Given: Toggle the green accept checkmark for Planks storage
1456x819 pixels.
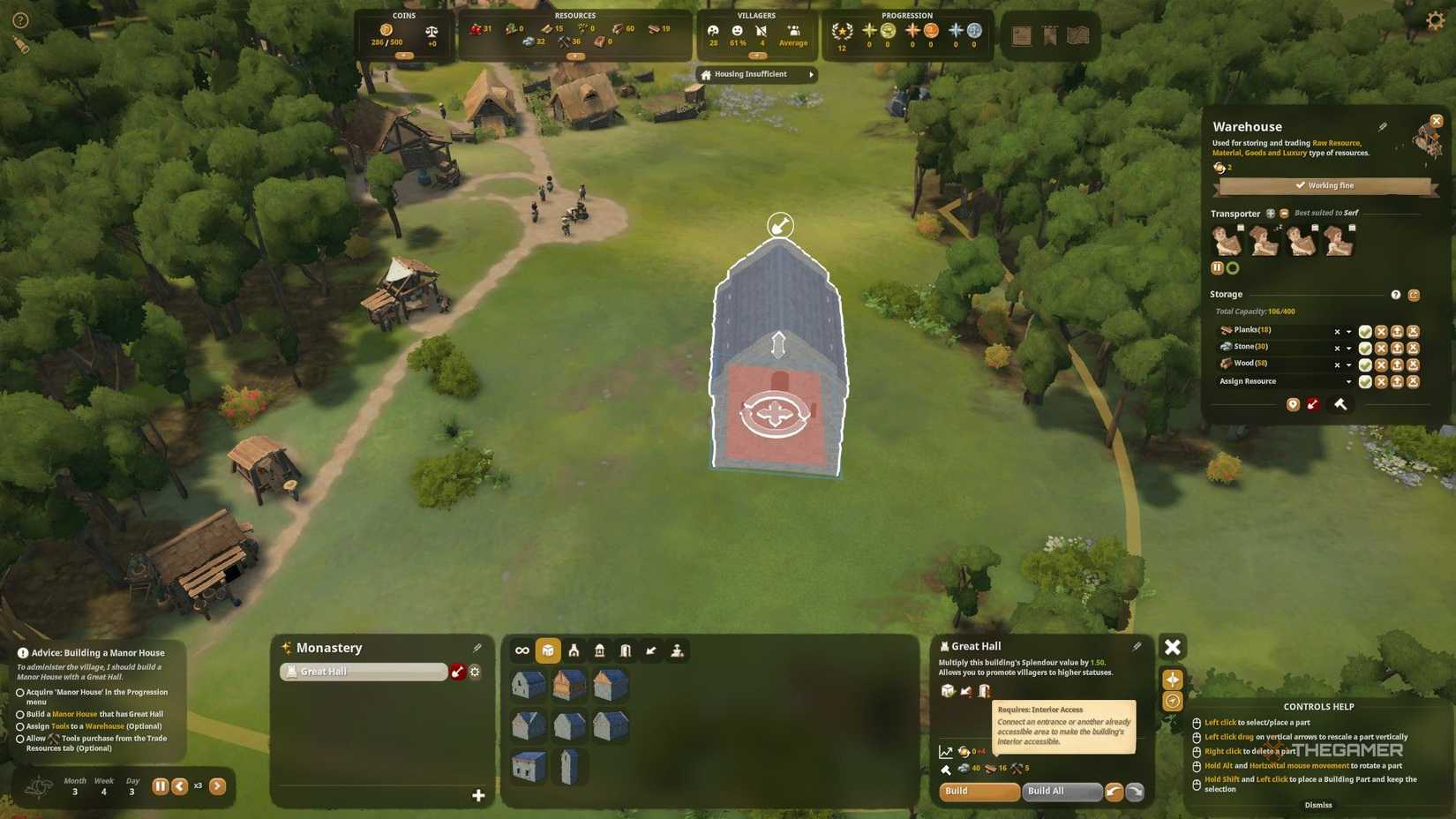Looking at the screenshot, I should [1365, 331].
